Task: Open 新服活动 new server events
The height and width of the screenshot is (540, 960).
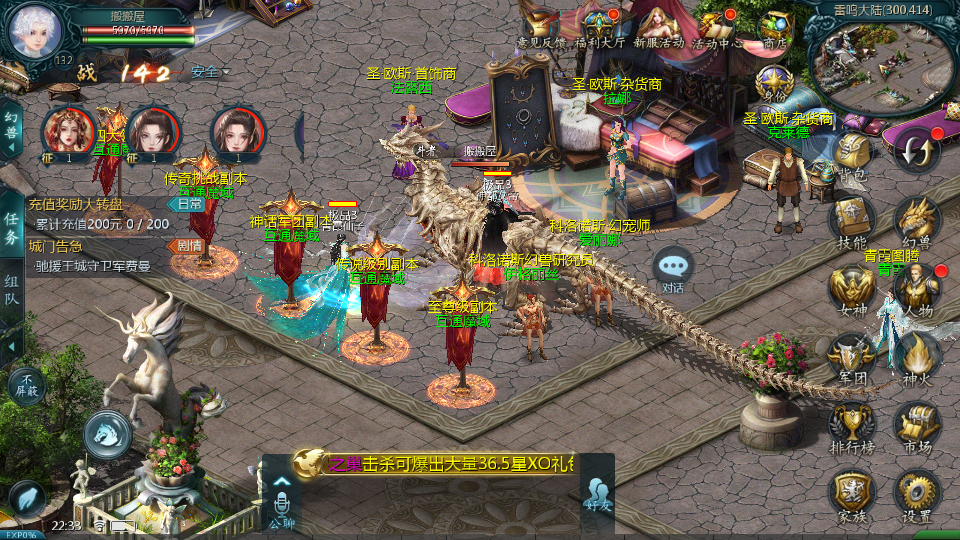Action: click(x=657, y=26)
